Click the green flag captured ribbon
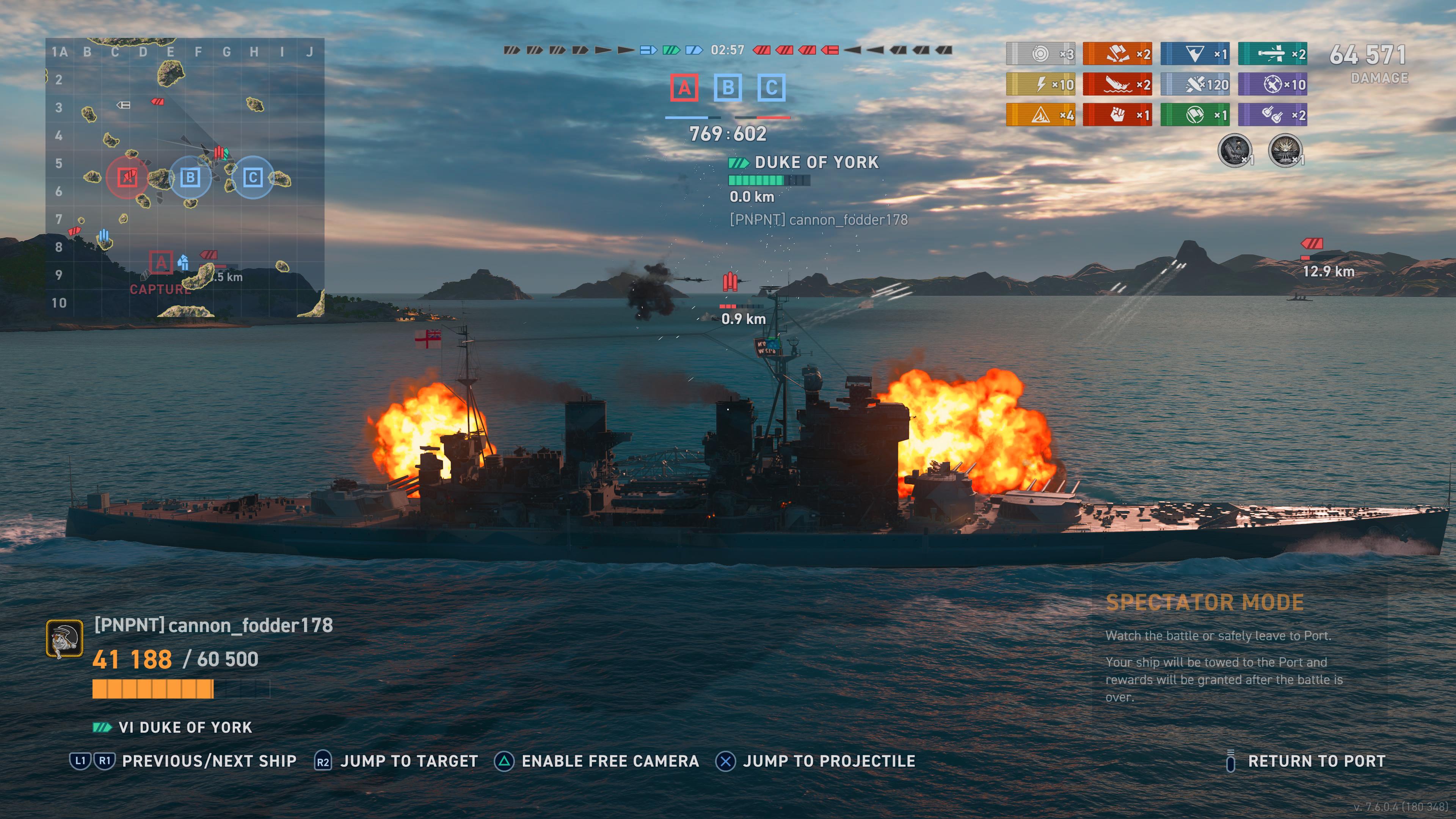The width and height of the screenshot is (1456, 819). pyautogui.click(x=1195, y=115)
